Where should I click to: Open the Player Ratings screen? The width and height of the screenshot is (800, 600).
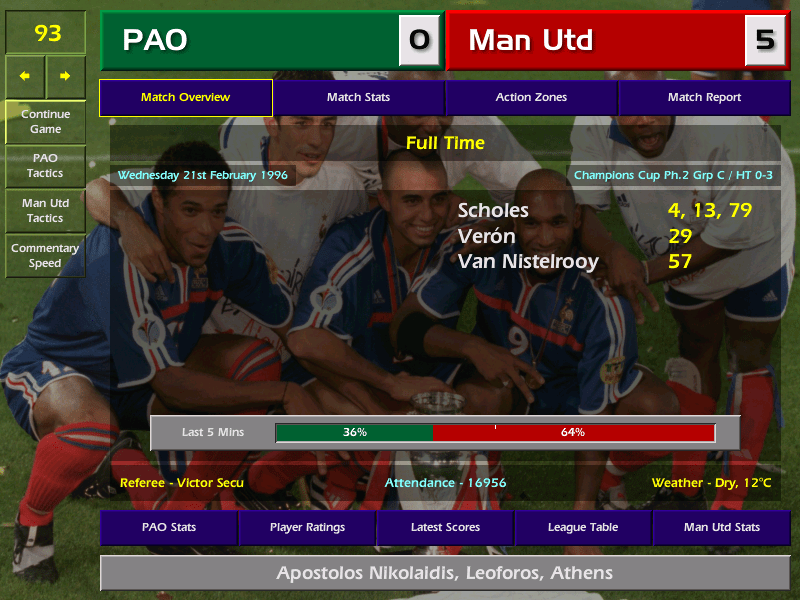307,527
